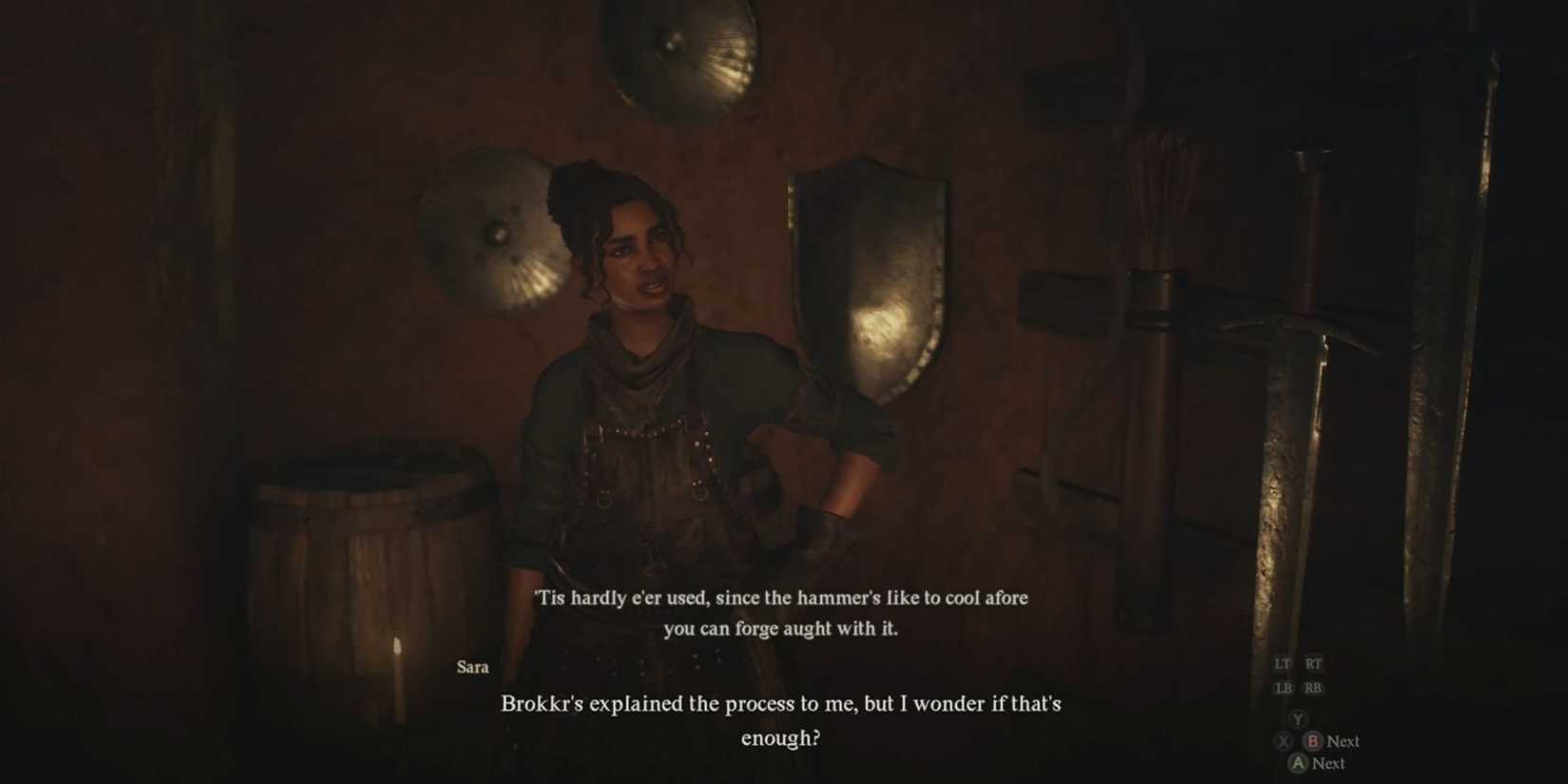Screen dimensions: 1568x784
Task: Select the X controller button icon
Action: [1283, 741]
